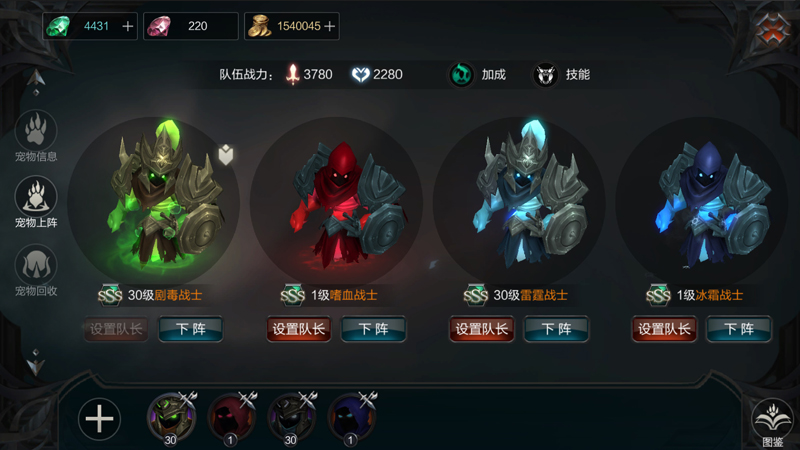Image resolution: width=800 pixels, height=450 pixels.
Task: Switch to the 宠物信息 tab
Action: click(36, 135)
